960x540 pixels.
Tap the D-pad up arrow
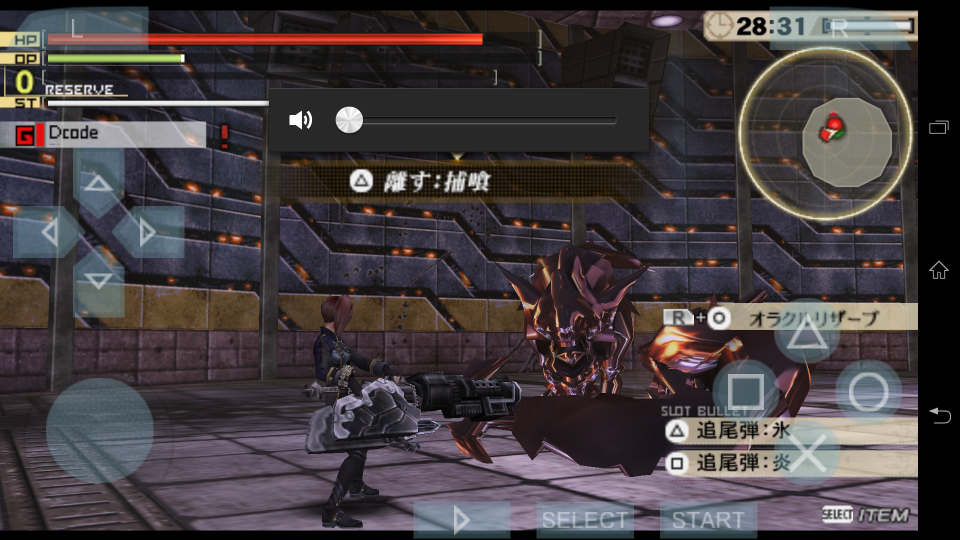(x=98, y=182)
